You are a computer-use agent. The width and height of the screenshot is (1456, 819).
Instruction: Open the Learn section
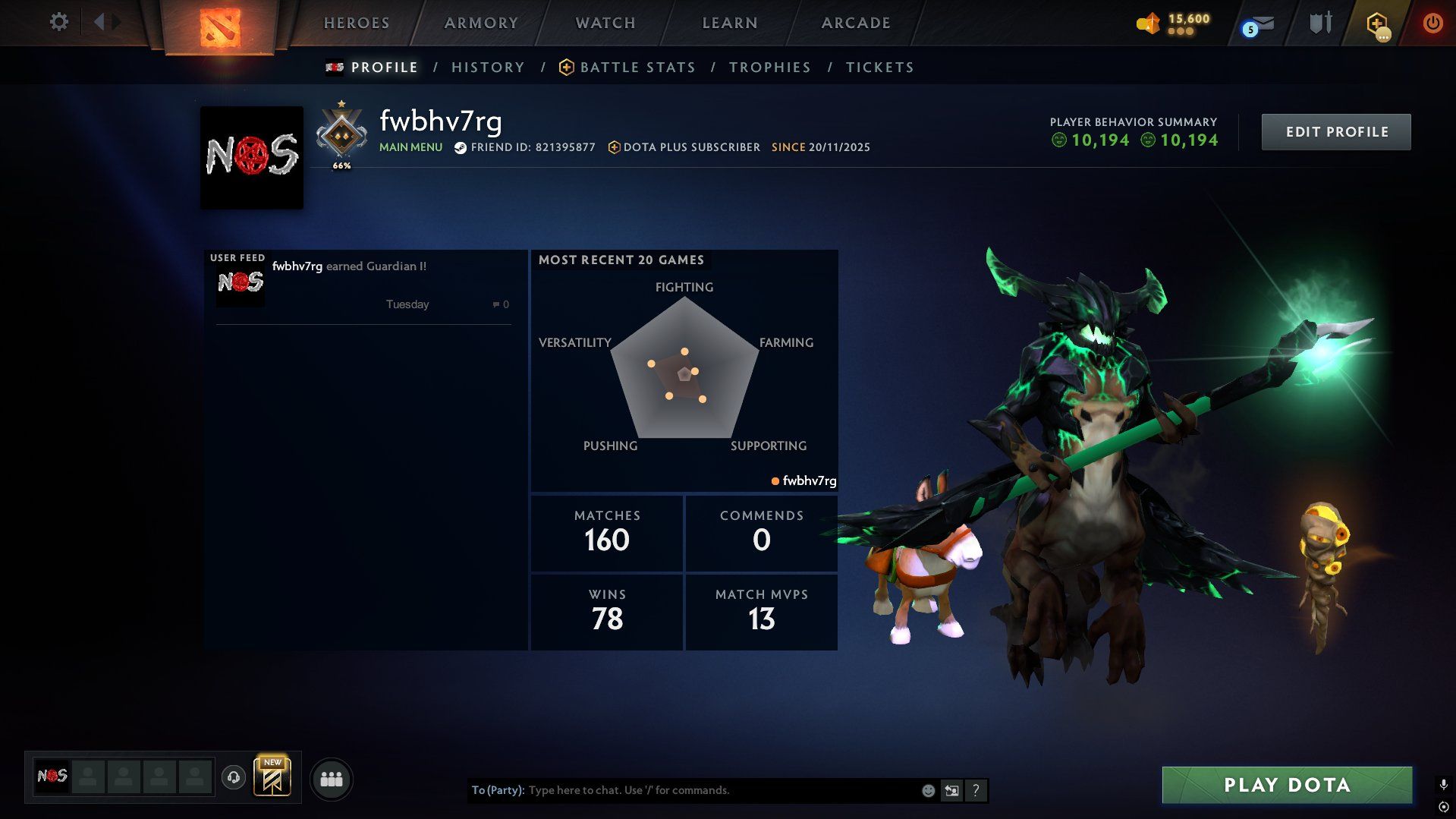point(730,23)
